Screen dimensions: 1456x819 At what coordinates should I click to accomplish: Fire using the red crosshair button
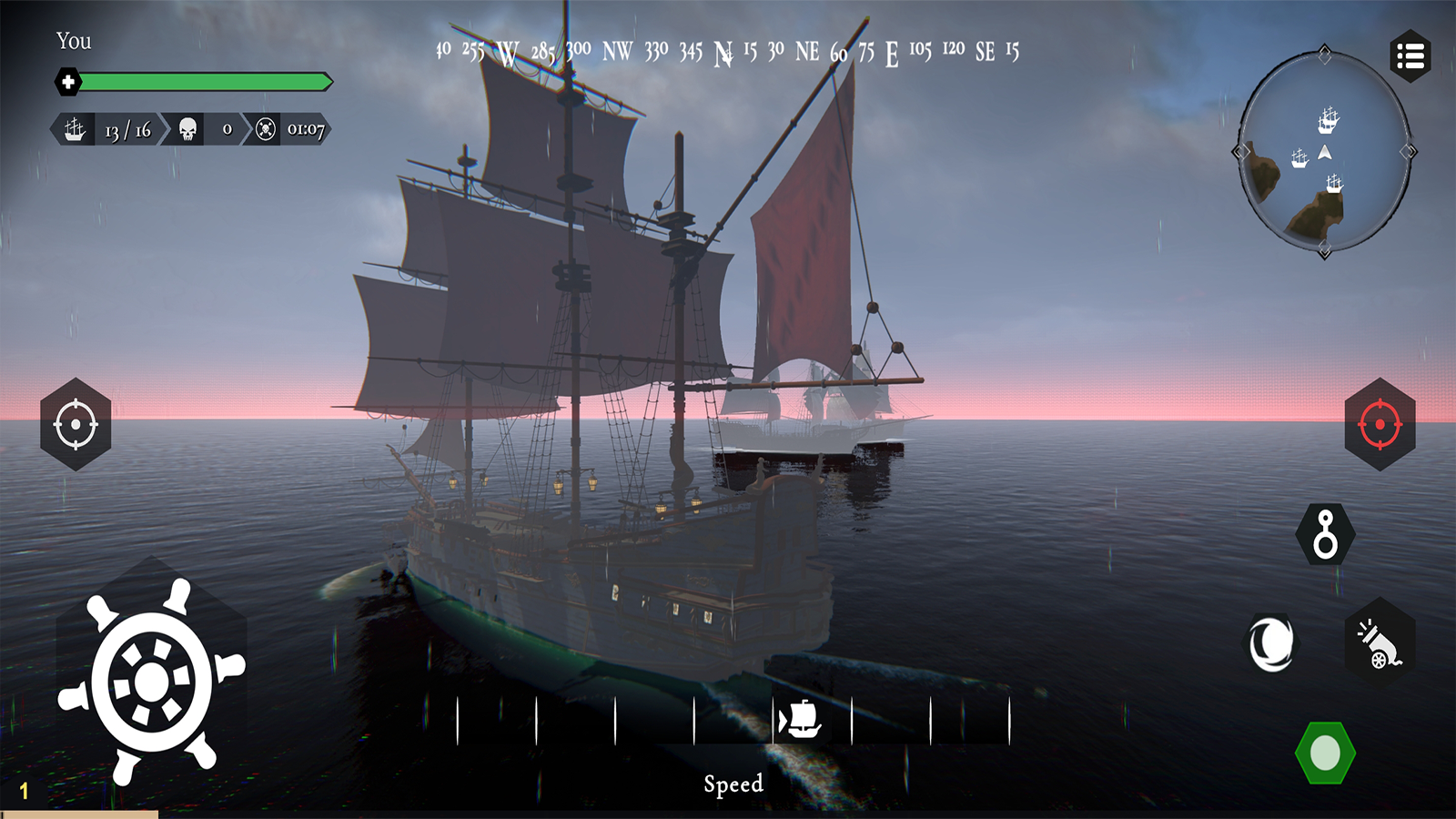pos(1380,424)
